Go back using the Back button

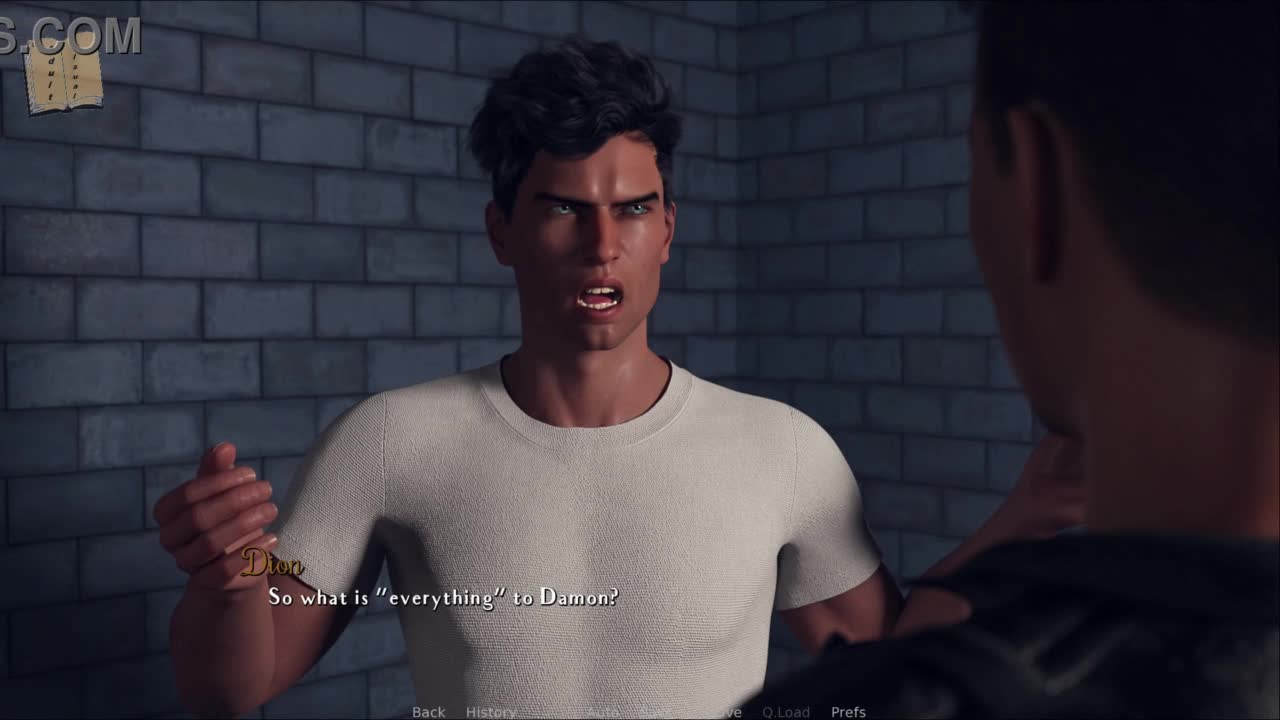pyautogui.click(x=428, y=712)
